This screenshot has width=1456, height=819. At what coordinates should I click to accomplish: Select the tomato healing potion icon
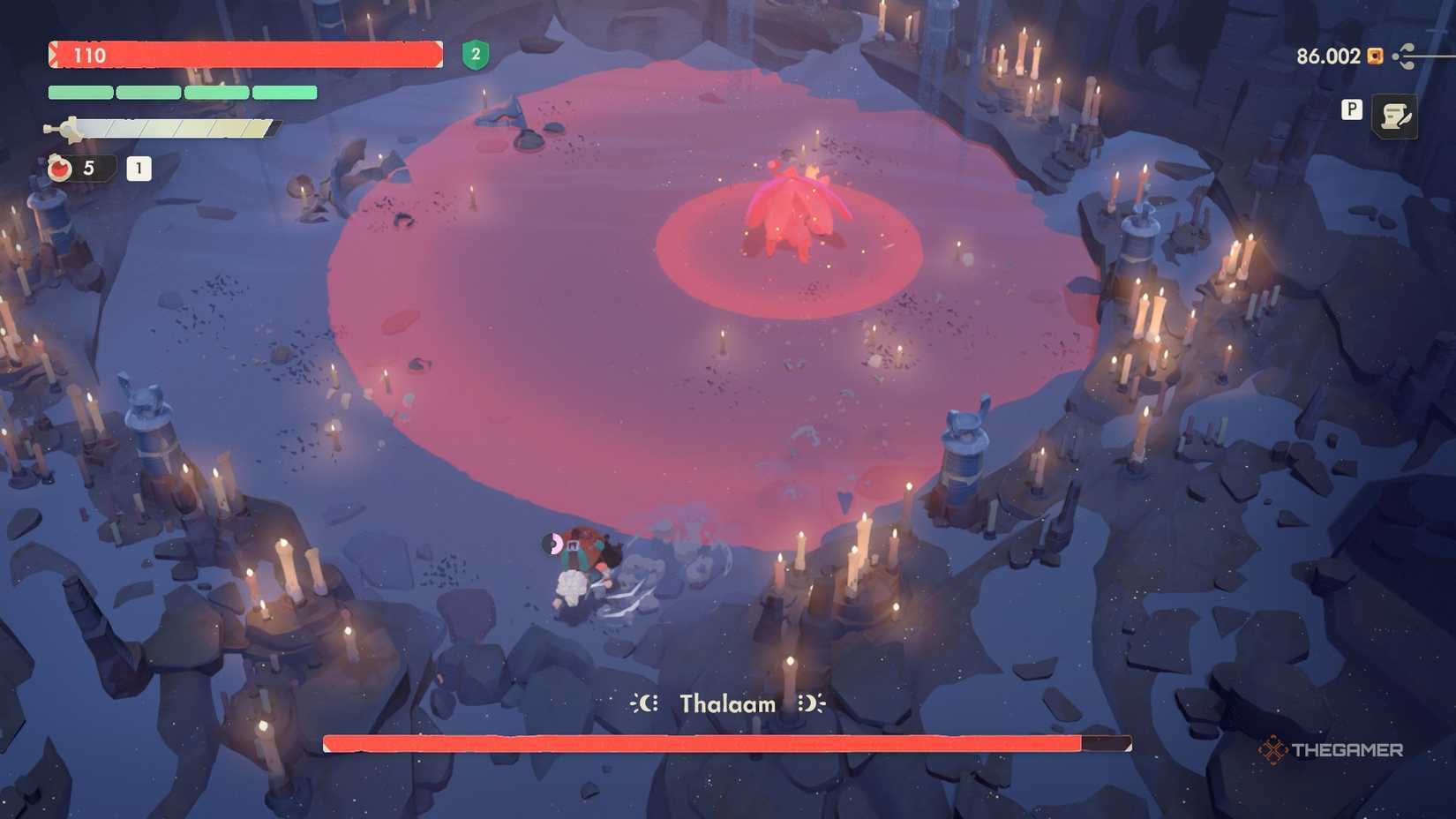click(58, 168)
